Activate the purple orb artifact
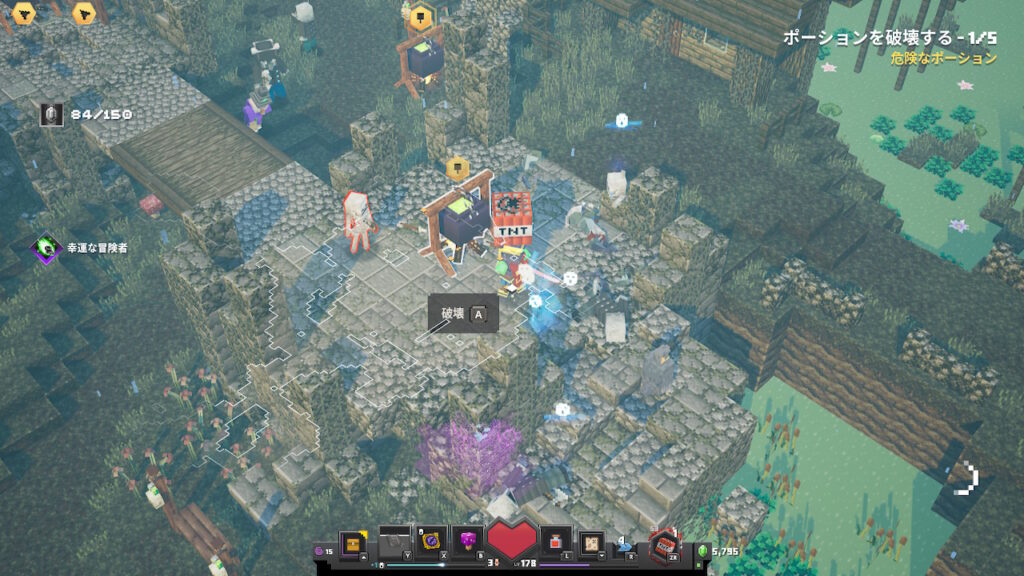This screenshot has width=1024, height=576. click(x=433, y=541)
